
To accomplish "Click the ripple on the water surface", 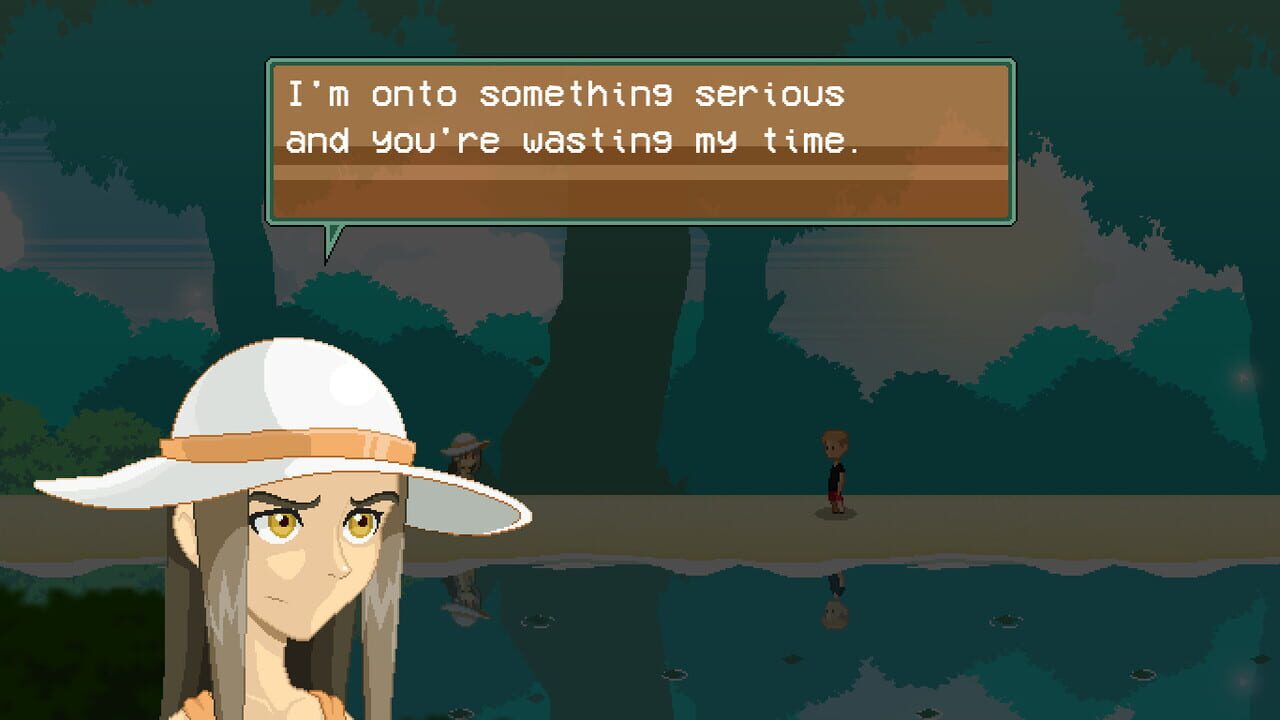I will (x=675, y=673).
